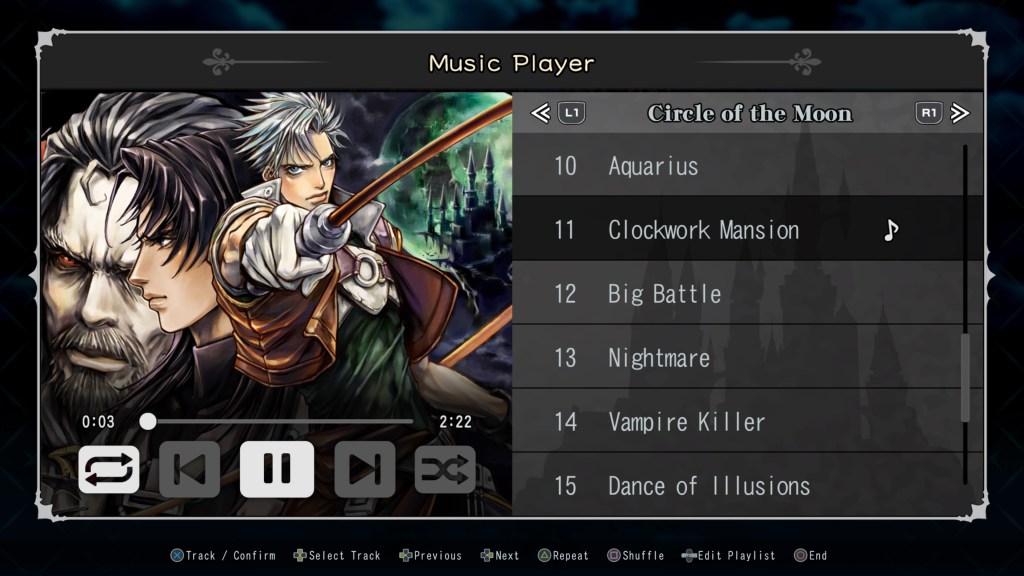1024x576 pixels.
Task: Switch to next album with right arrows
Action: coord(960,113)
